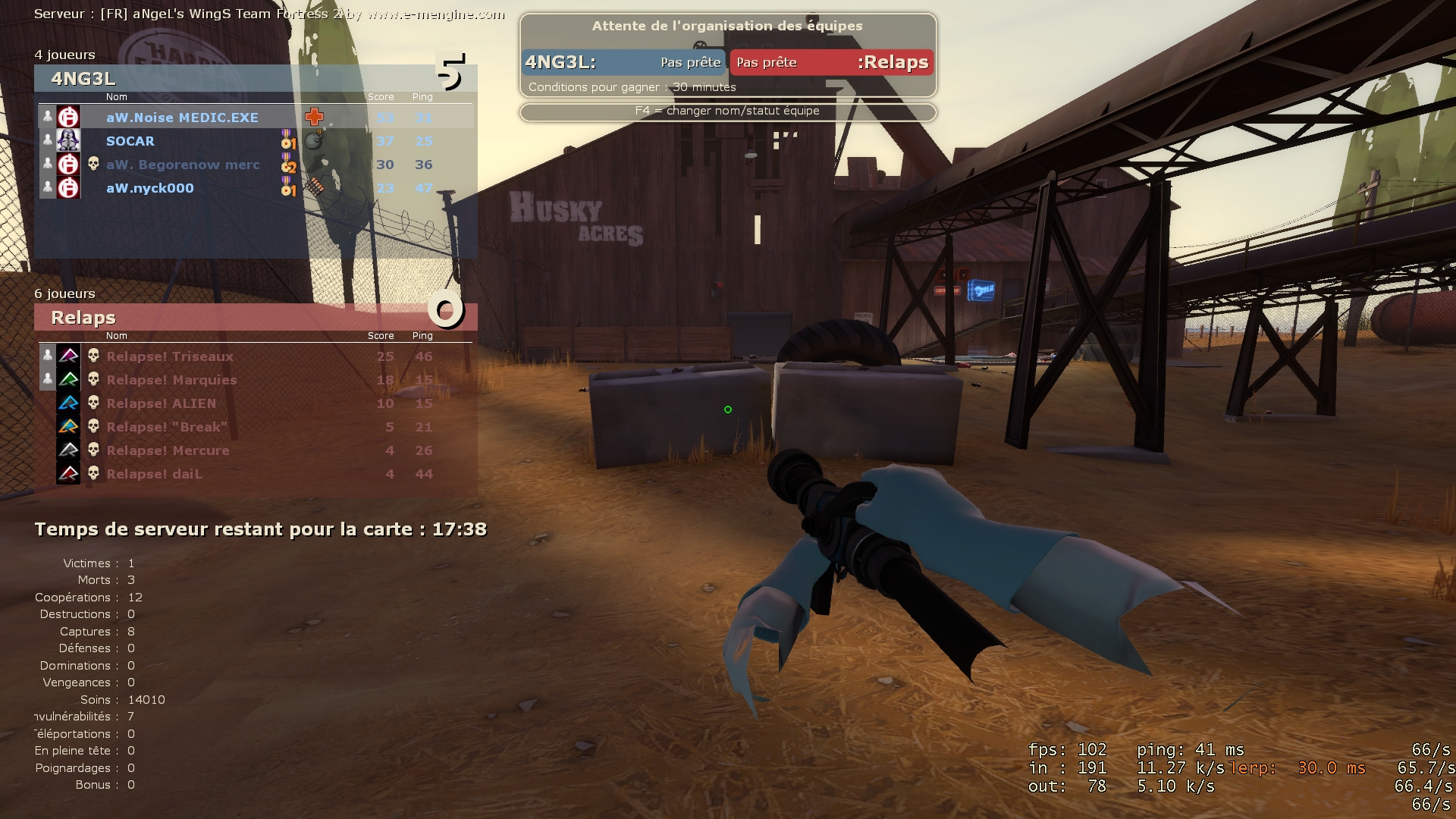Select Relapse! Triseaux on the red team
Image resolution: width=1456 pixels, height=819 pixels.
pos(170,356)
